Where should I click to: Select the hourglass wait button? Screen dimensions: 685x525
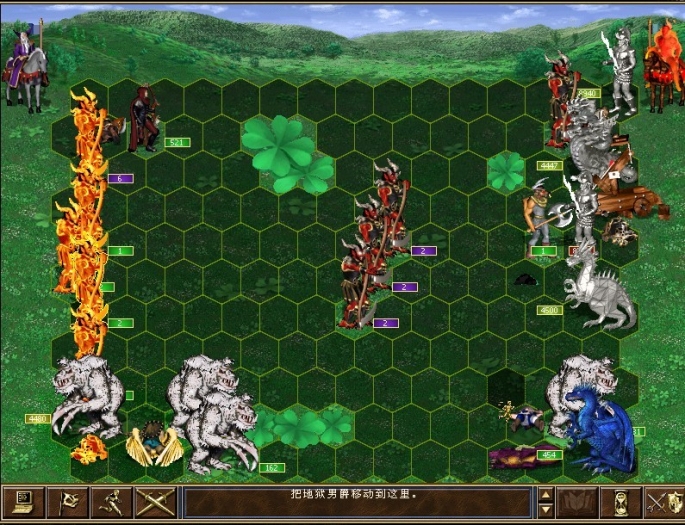(625, 502)
